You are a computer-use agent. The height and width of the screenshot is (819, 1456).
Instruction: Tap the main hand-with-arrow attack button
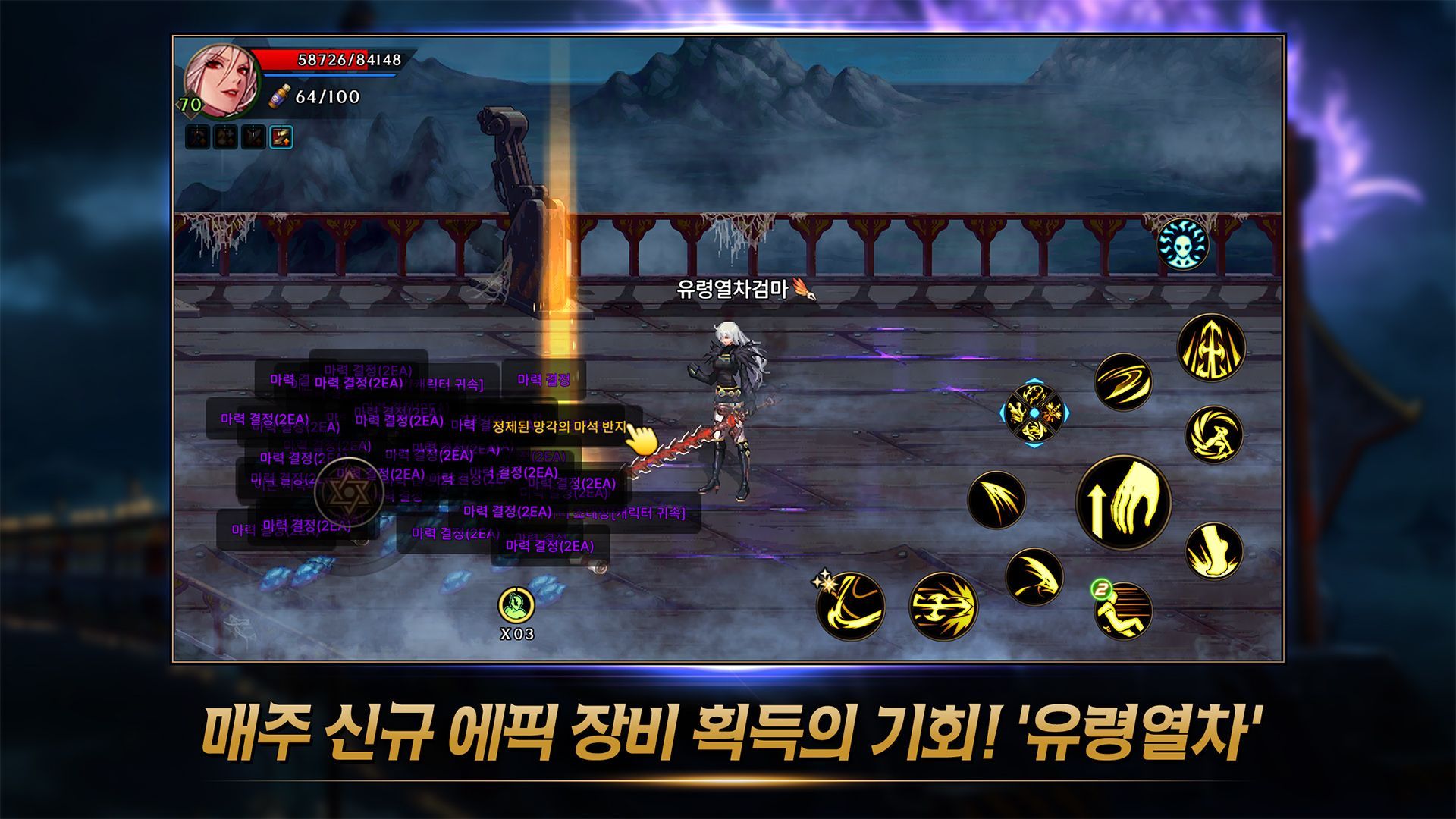point(1123,502)
